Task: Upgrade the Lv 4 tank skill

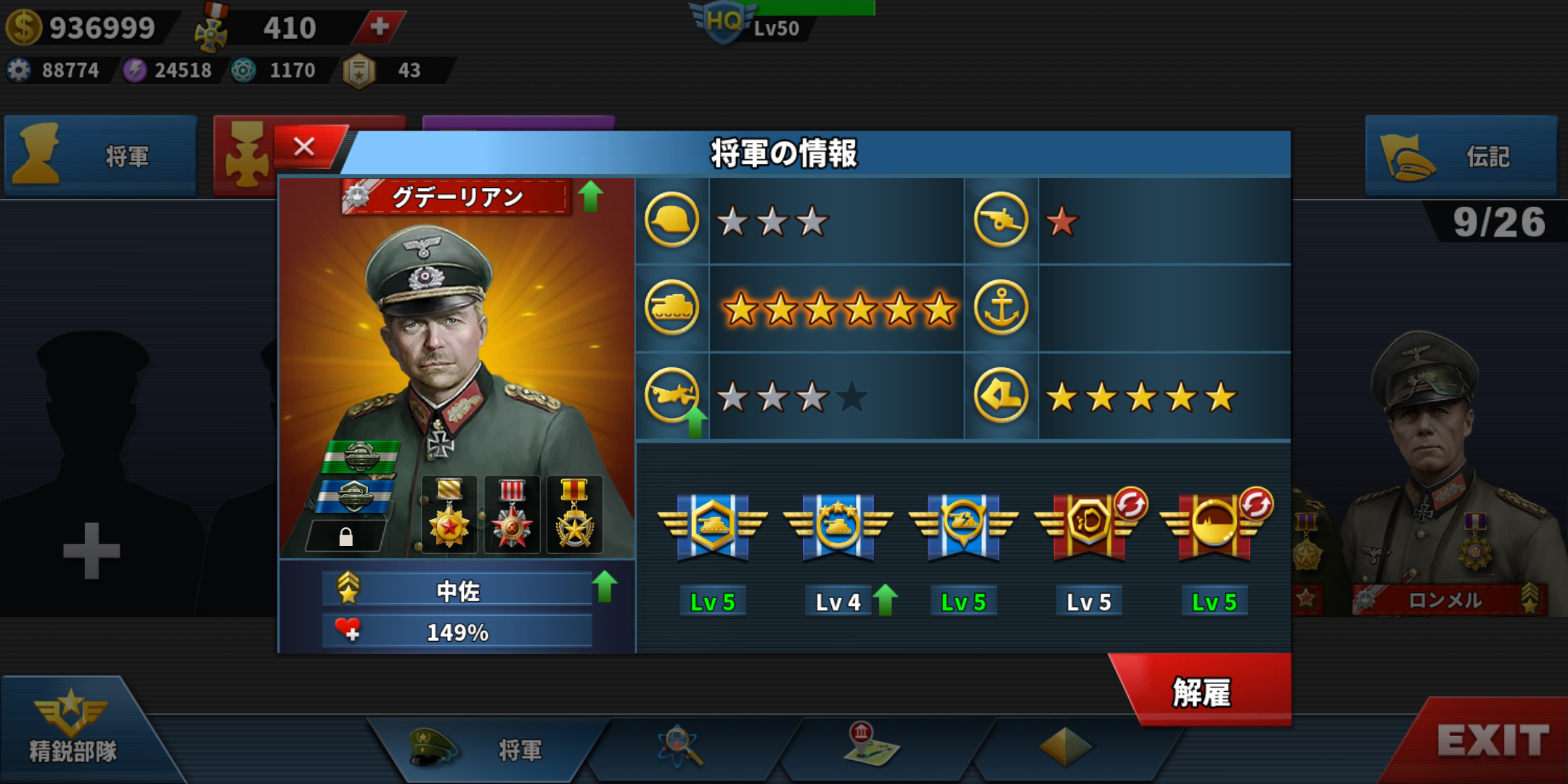Action: point(885,600)
